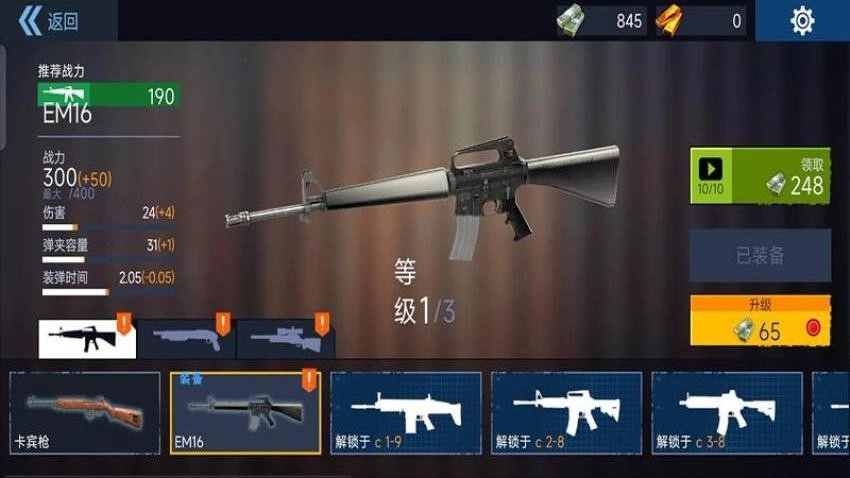Choose the locked weapon unlocking at c 3-8
The image size is (850, 478).
click(727, 413)
